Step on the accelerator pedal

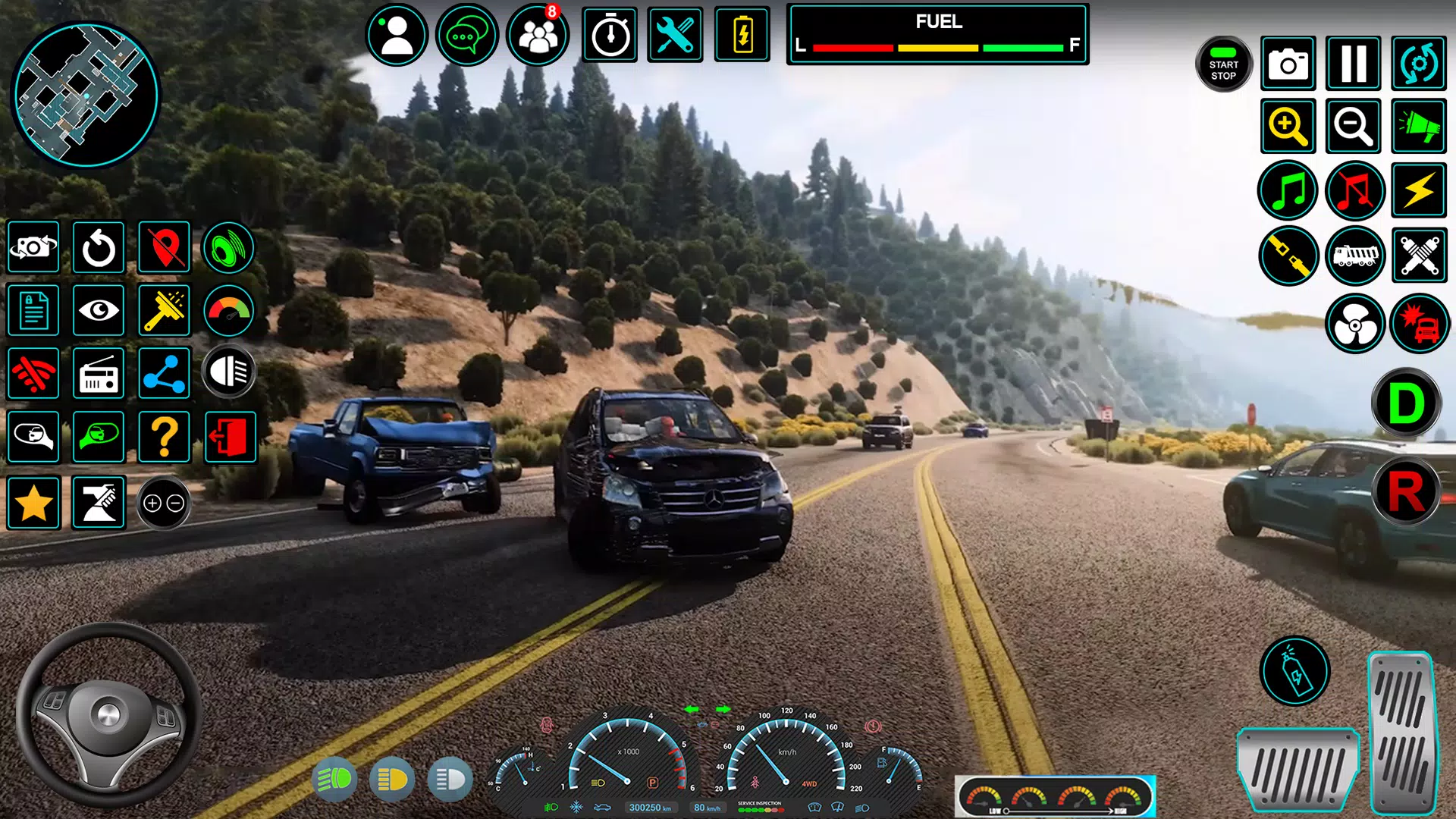(x=1402, y=732)
